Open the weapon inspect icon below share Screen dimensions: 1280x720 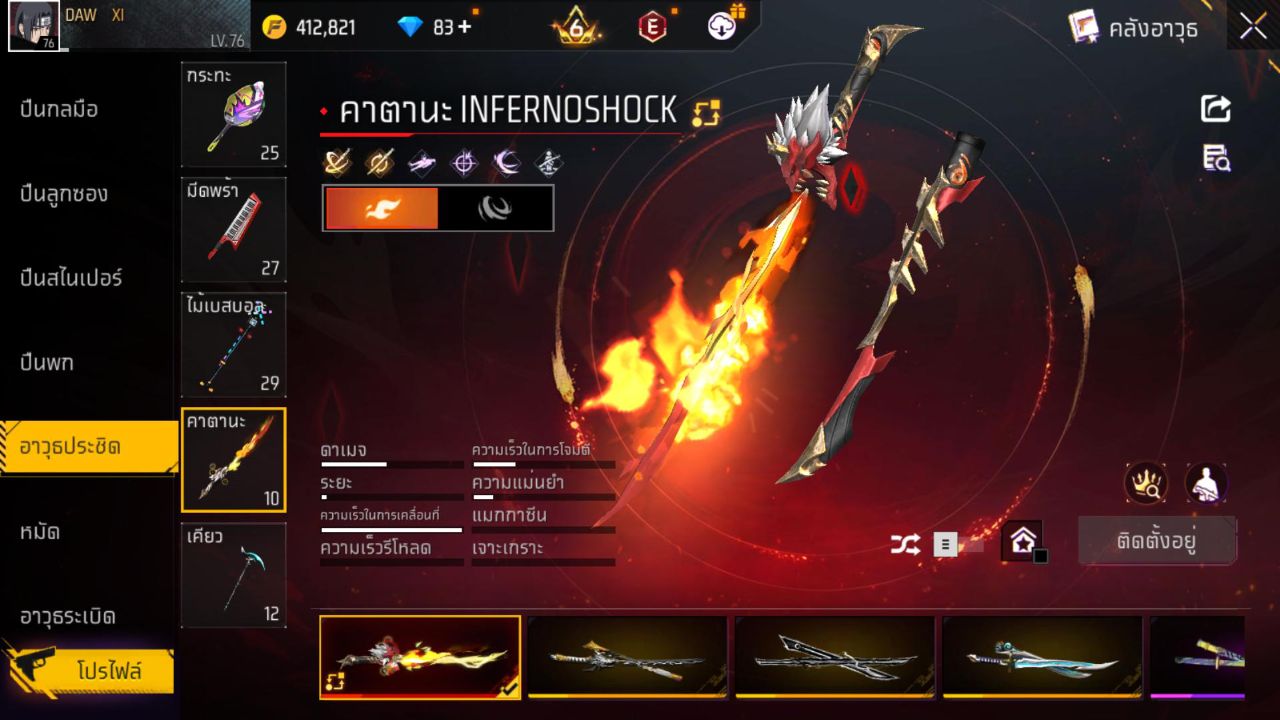[x=1215, y=157]
